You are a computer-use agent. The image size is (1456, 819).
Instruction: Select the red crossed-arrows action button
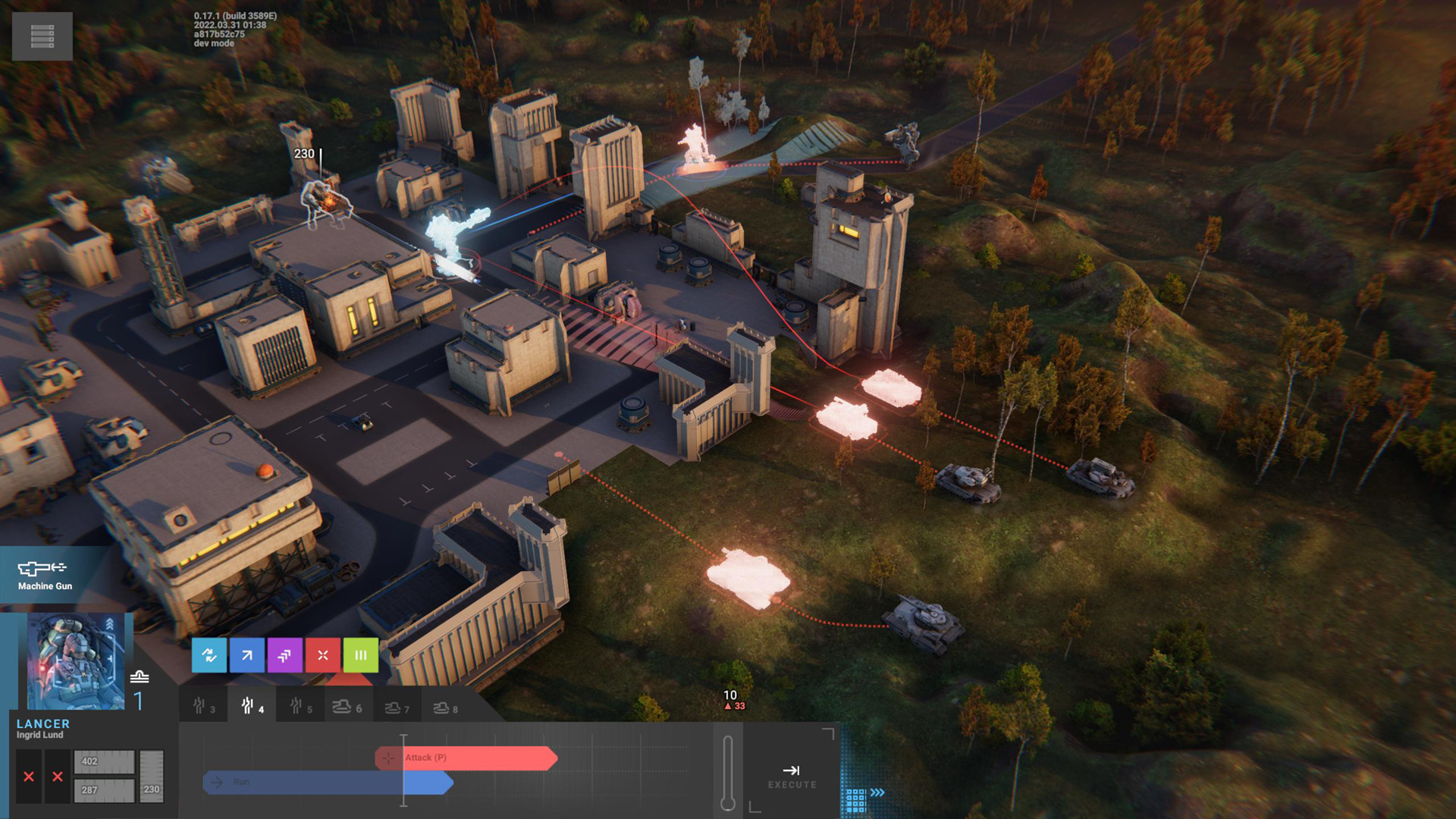click(323, 655)
